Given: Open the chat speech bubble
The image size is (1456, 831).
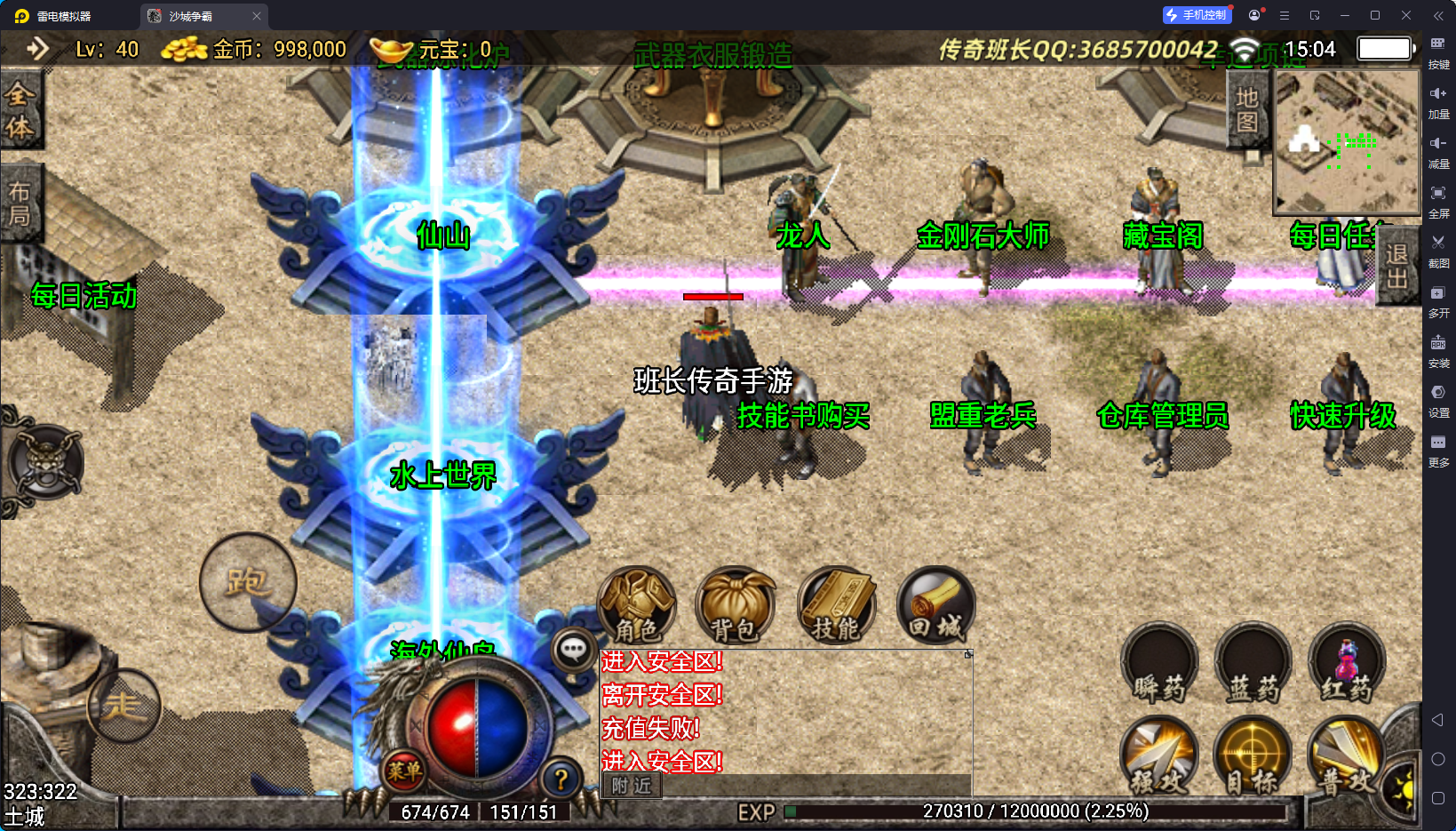Looking at the screenshot, I should coord(573,650).
